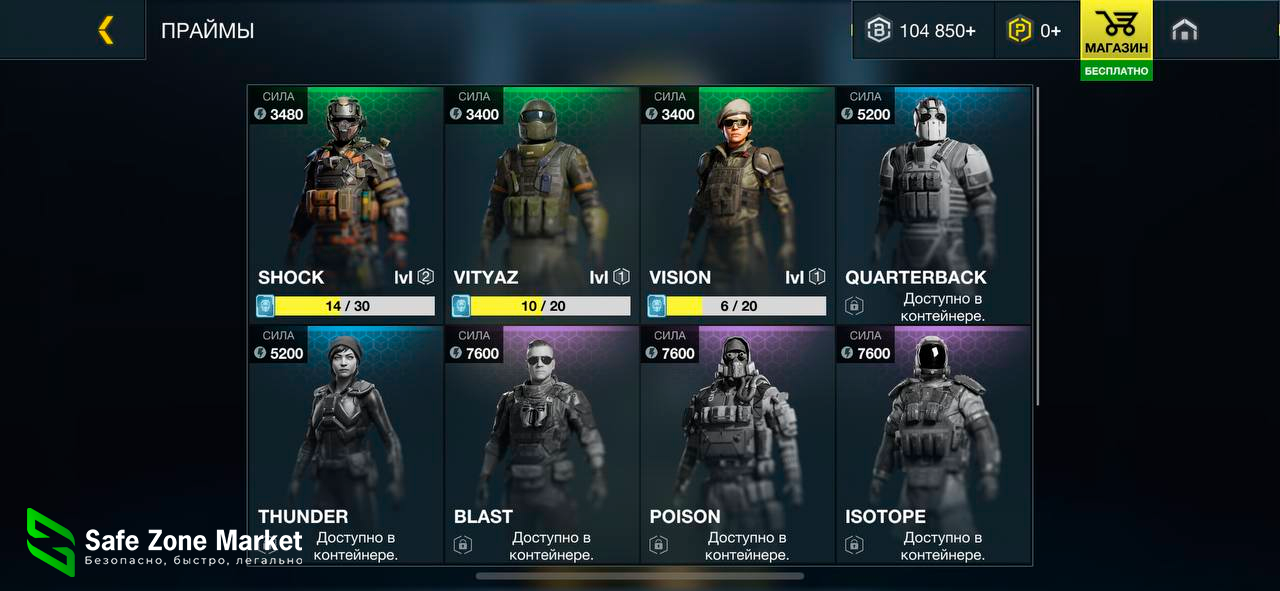Choose the POISON prime card
1280x591 pixels.
pos(737,440)
